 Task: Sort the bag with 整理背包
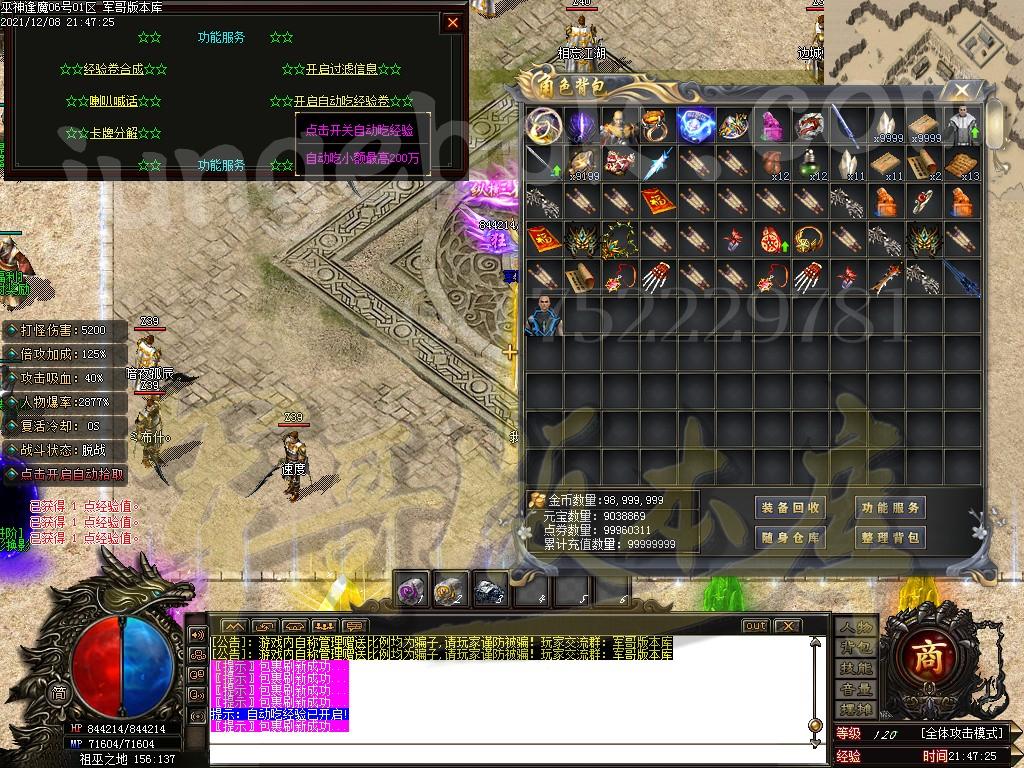coord(889,538)
